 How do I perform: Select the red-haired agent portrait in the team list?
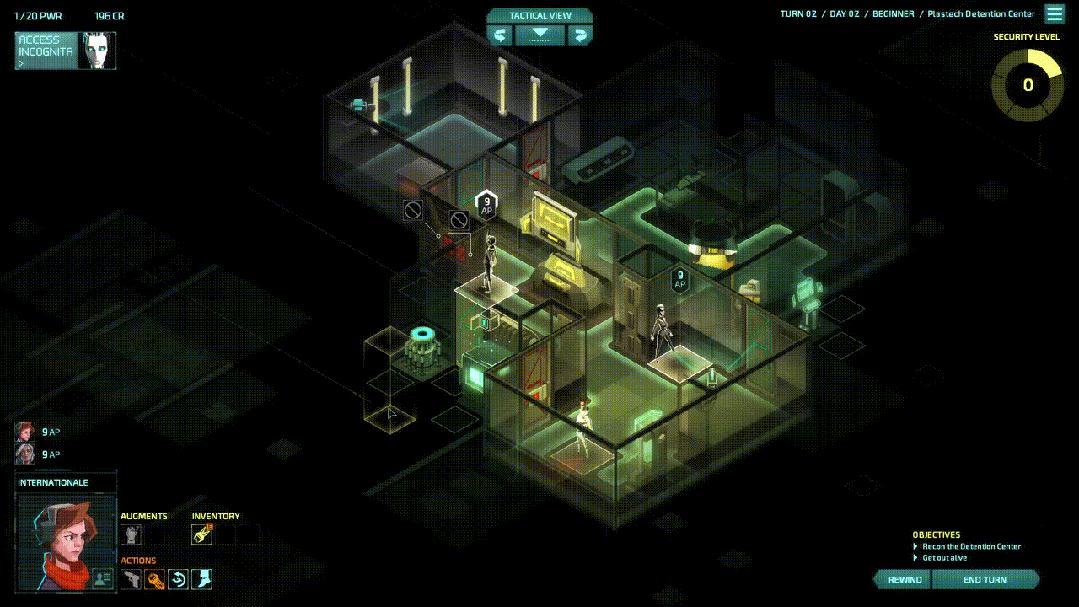pos(24,432)
